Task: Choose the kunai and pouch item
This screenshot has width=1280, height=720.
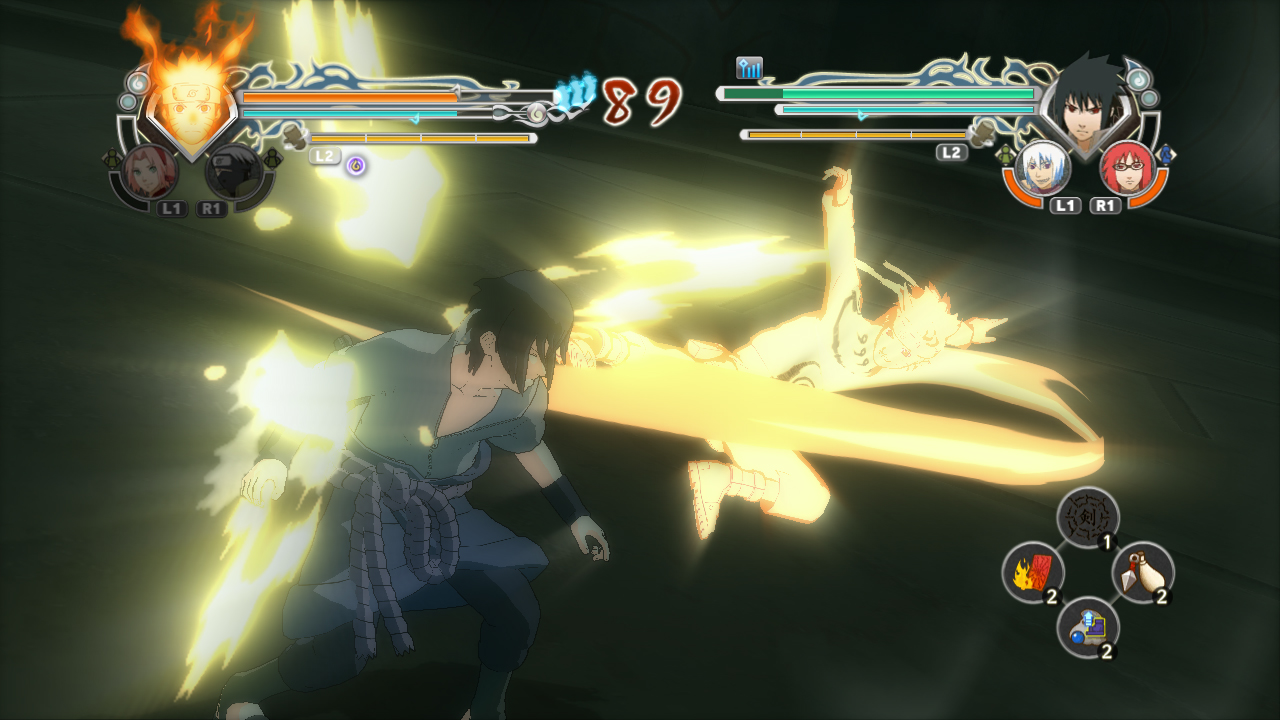Action: coord(1143,573)
